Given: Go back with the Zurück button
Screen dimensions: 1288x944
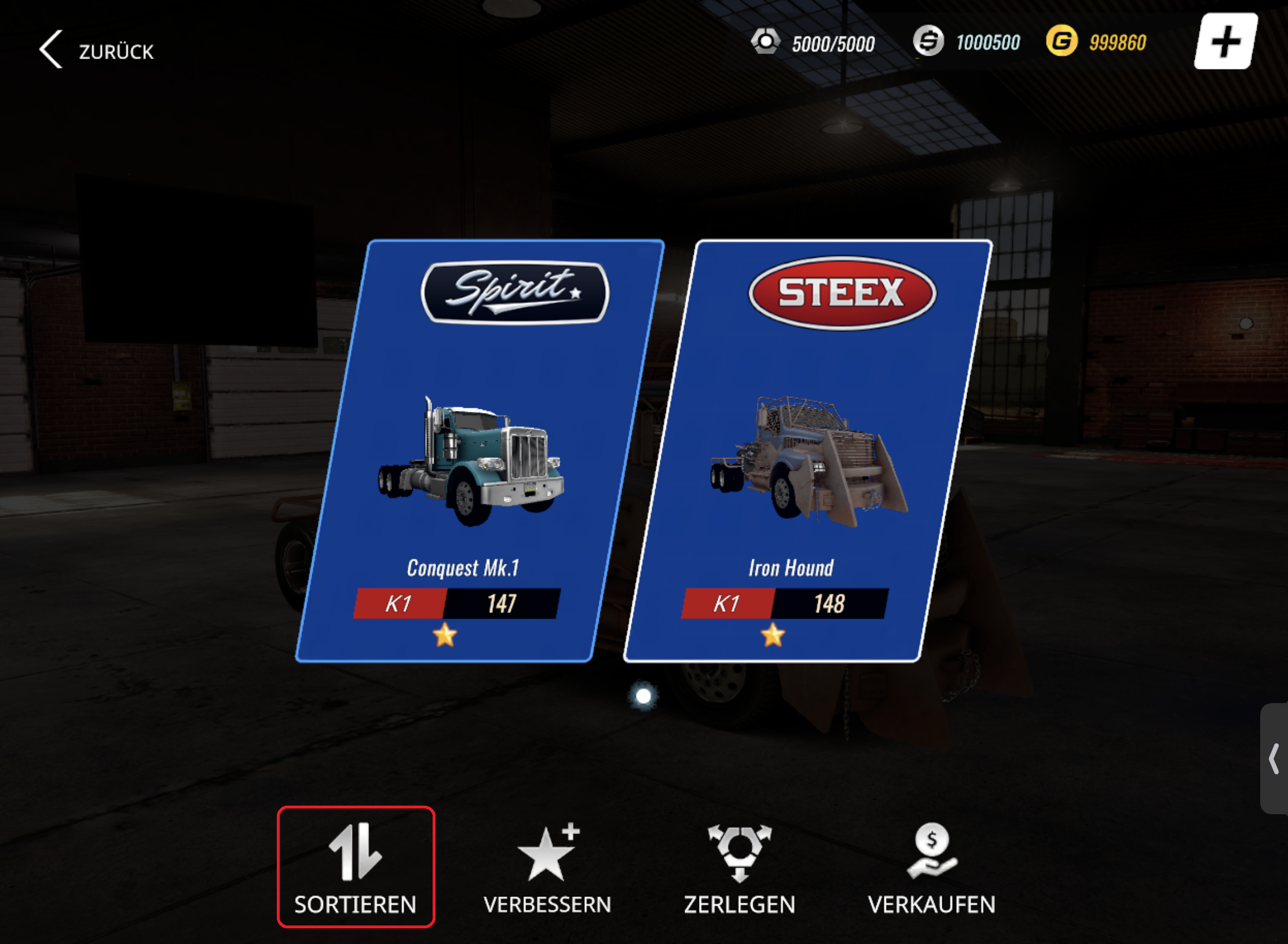Looking at the screenshot, I should point(97,50).
